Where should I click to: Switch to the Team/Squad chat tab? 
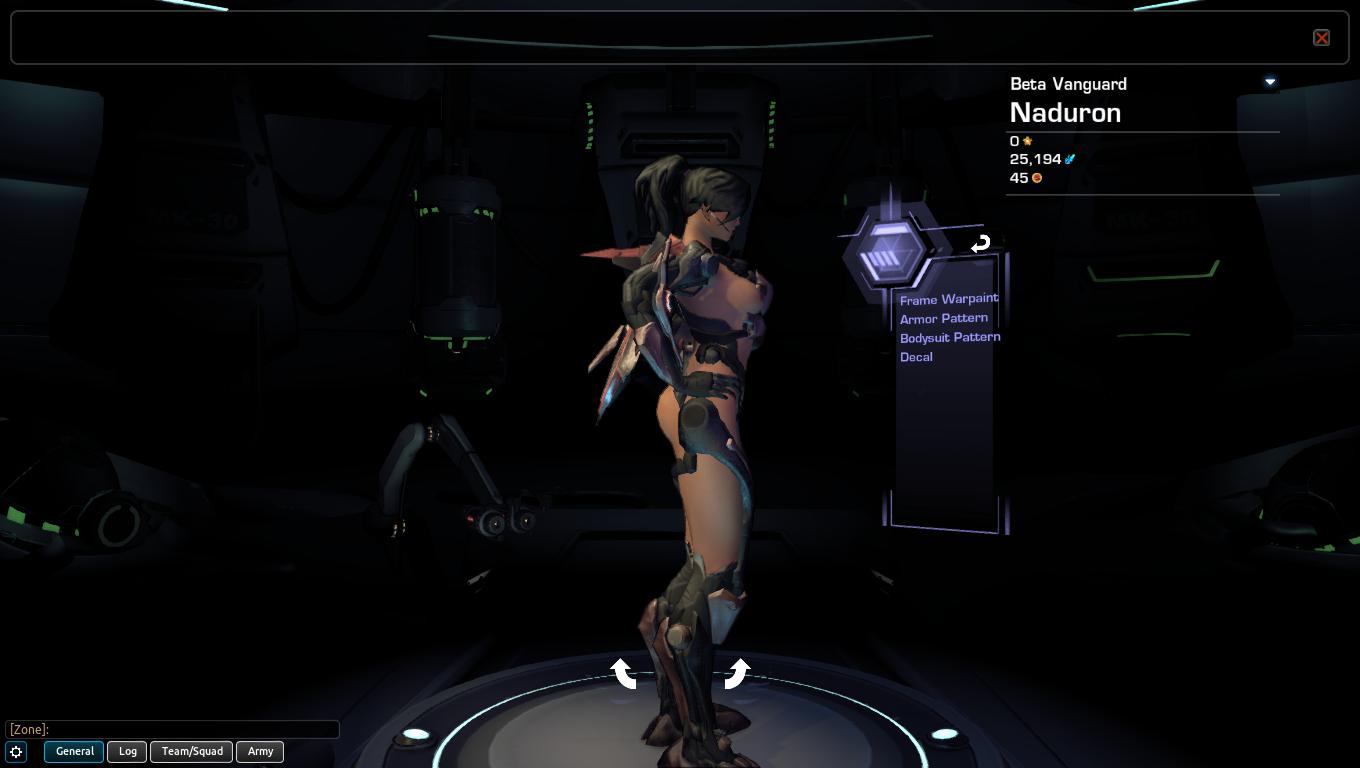[x=192, y=751]
